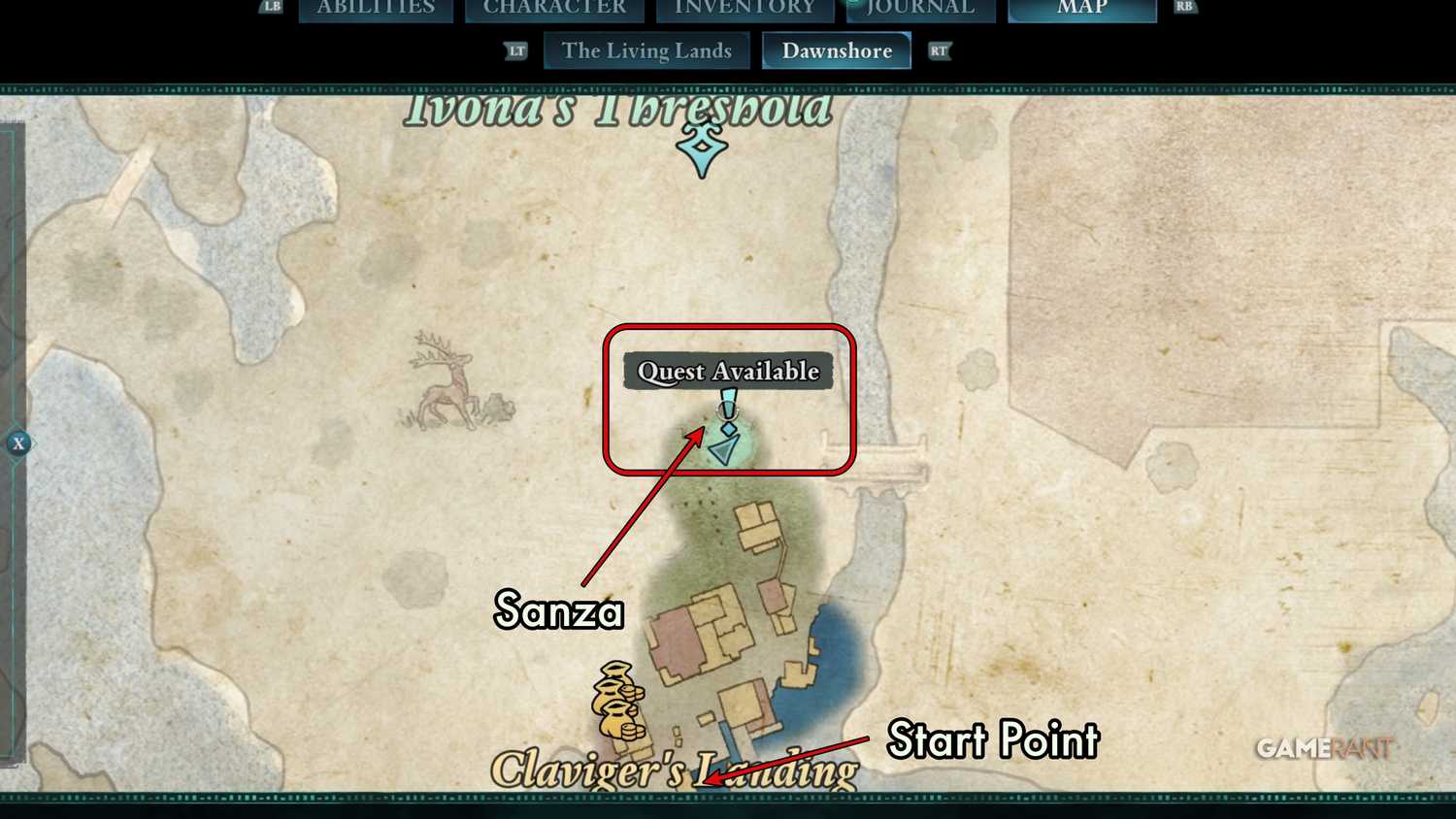Switch to the ABILITIES tab
The height and width of the screenshot is (819, 1456).
[375, 9]
